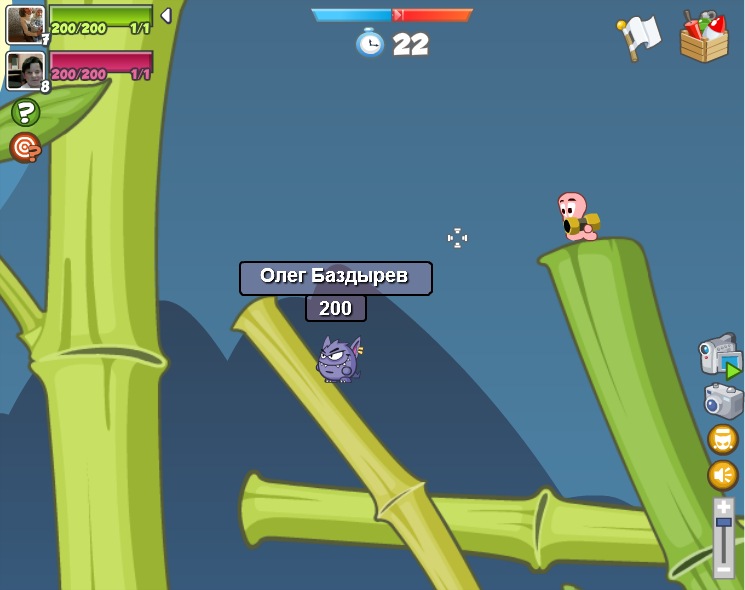Viewport: 745px width, 590px height.
Task: Click the target hint icon with question mark
Action: [x=25, y=148]
